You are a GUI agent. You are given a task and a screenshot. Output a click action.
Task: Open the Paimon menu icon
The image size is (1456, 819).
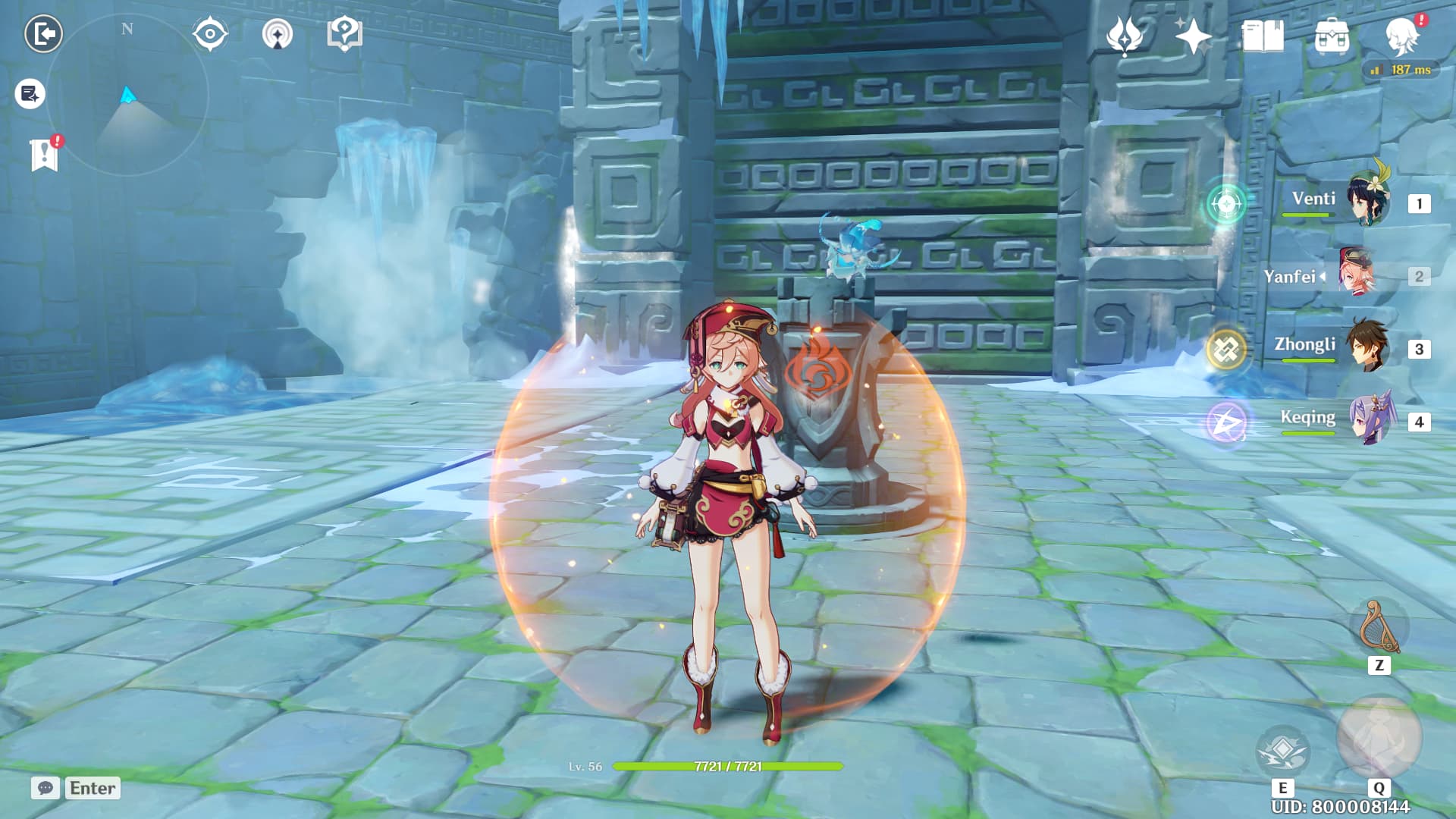1403,36
